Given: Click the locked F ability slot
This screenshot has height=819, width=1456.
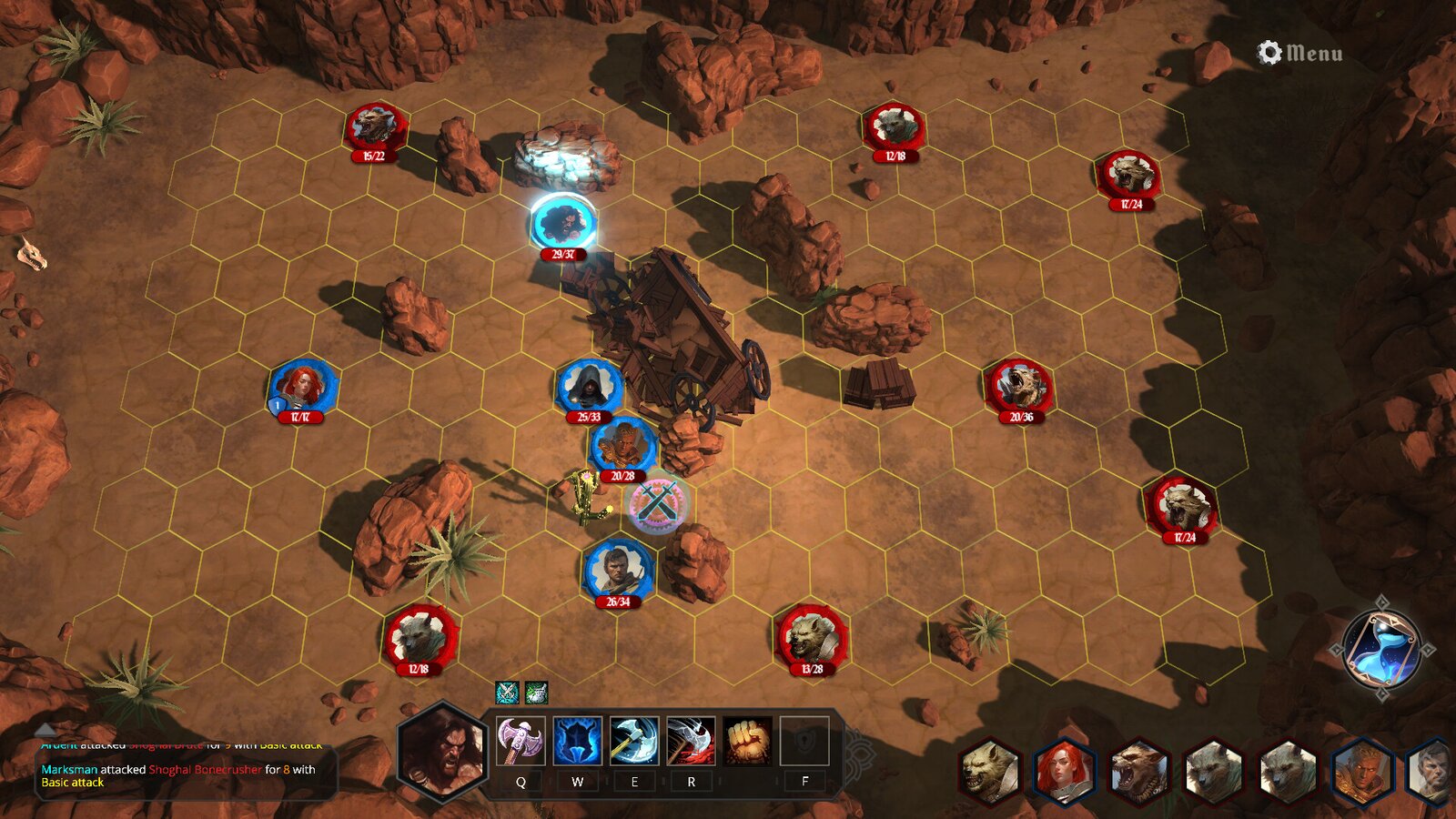Looking at the screenshot, I should pyautogui.click(x=804, y=739).
